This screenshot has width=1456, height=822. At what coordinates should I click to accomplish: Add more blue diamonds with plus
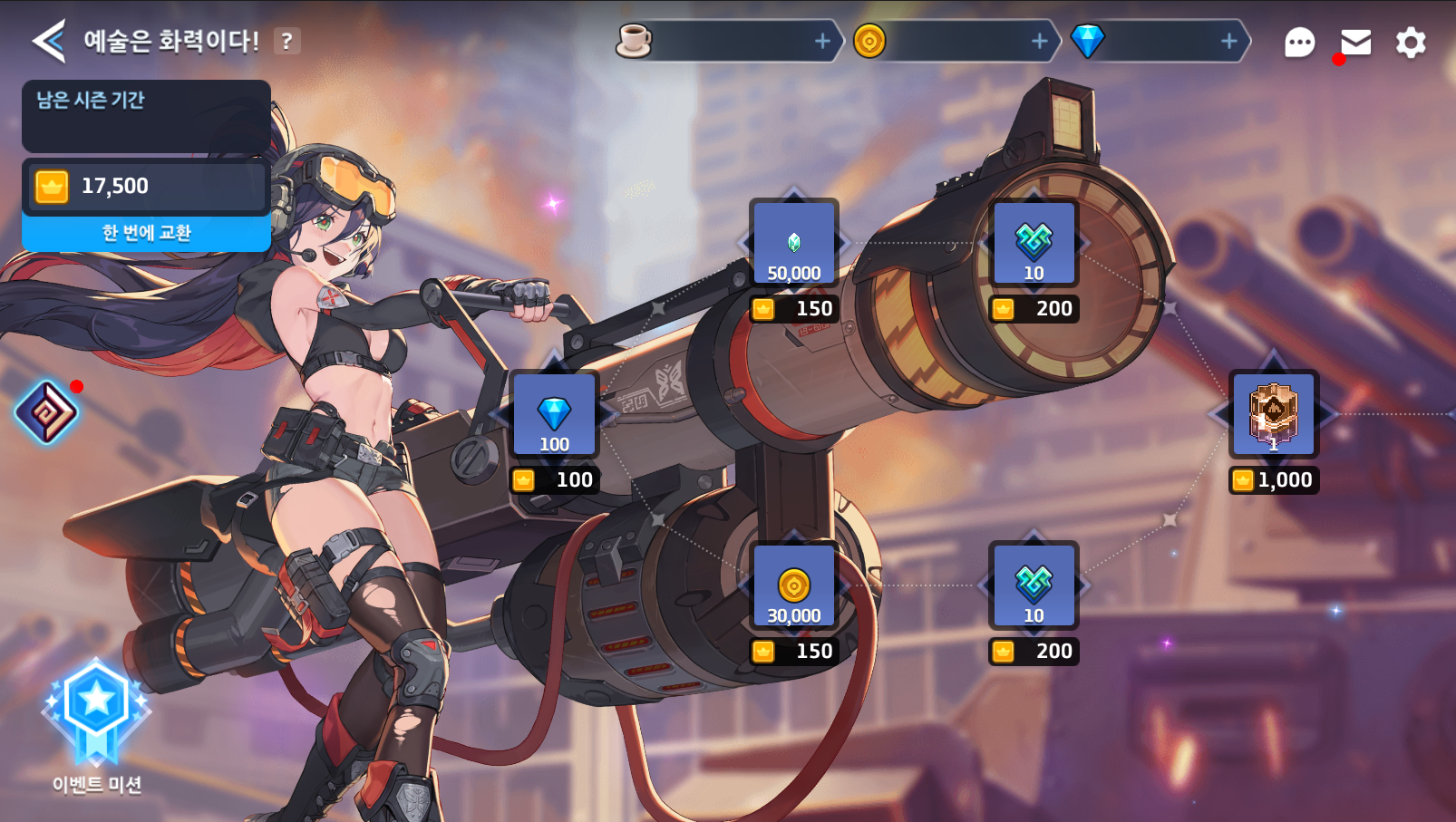tap(1228, 41)
